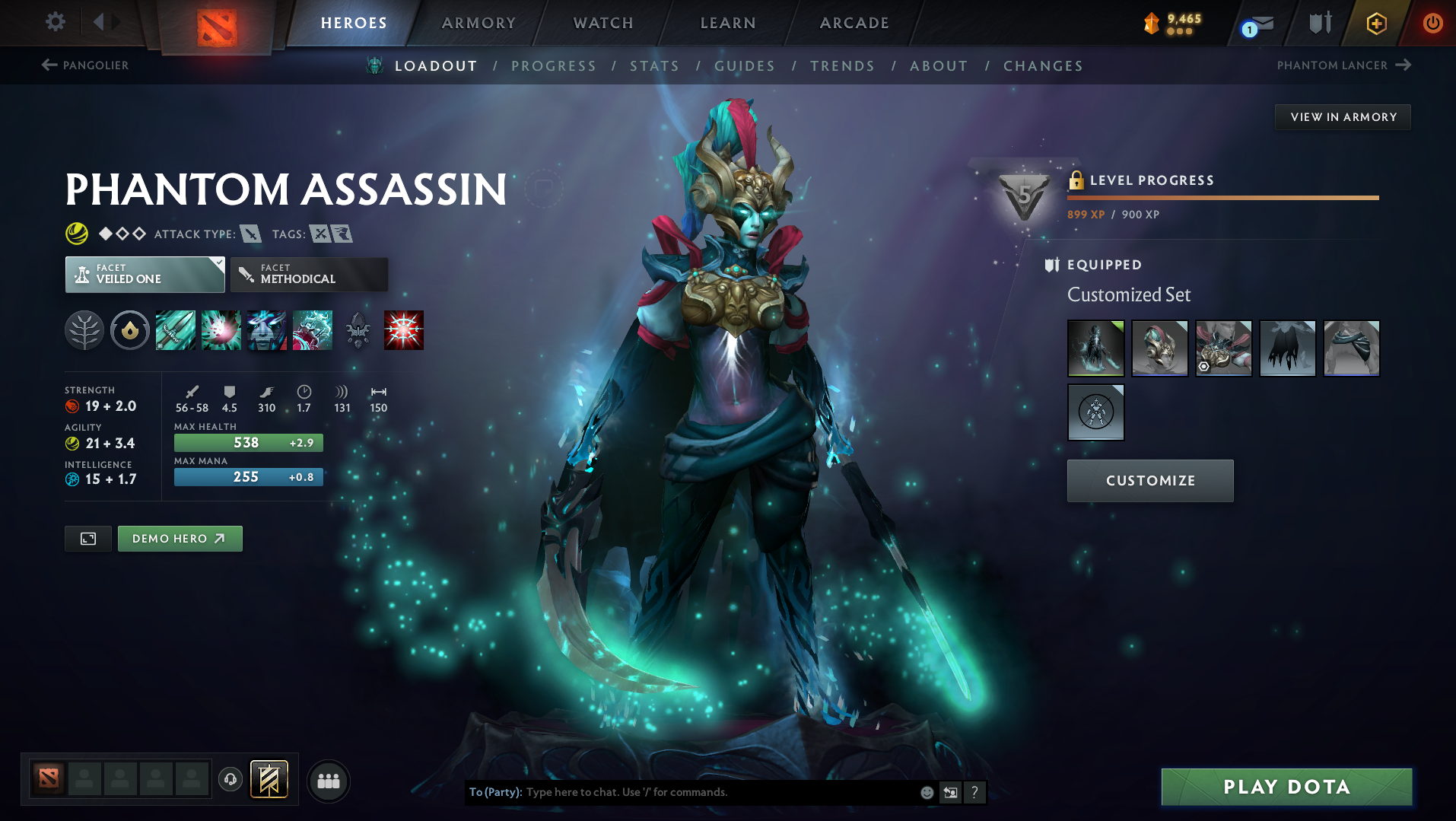Open the settings gear
Viewport: 1456px width, 821px height.
pos(54,22)
